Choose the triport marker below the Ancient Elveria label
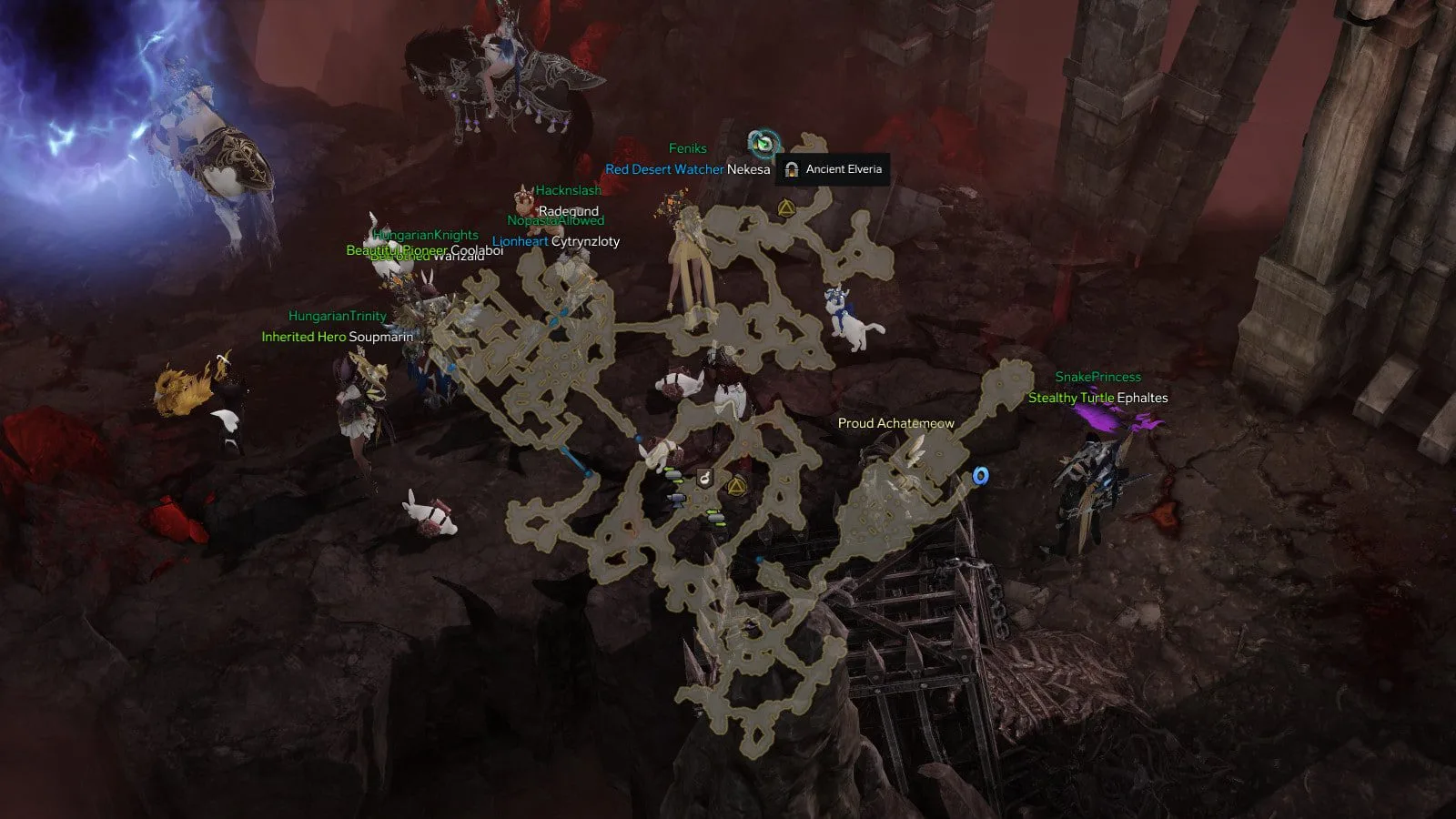Screen dimensions: 1456x819 [x=786, y=209]
